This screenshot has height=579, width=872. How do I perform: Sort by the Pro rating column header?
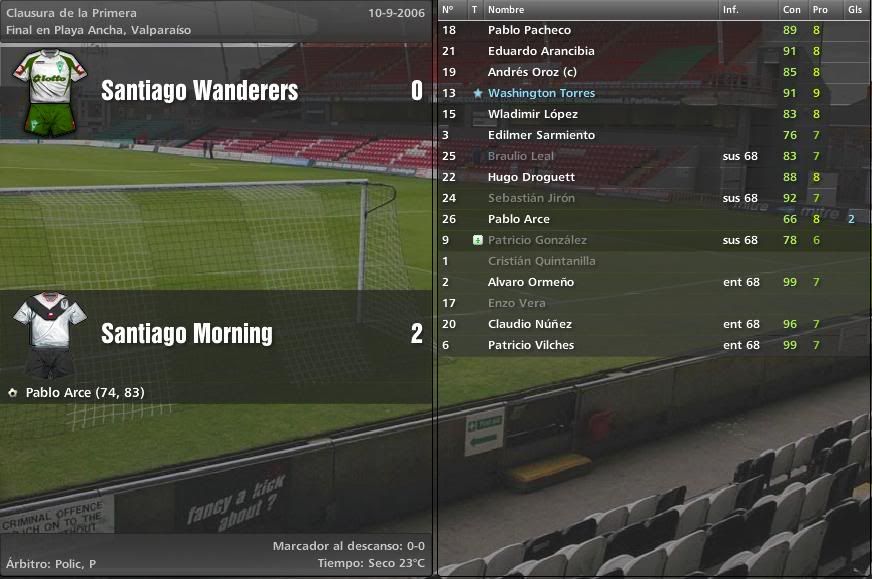coord(820,9)
